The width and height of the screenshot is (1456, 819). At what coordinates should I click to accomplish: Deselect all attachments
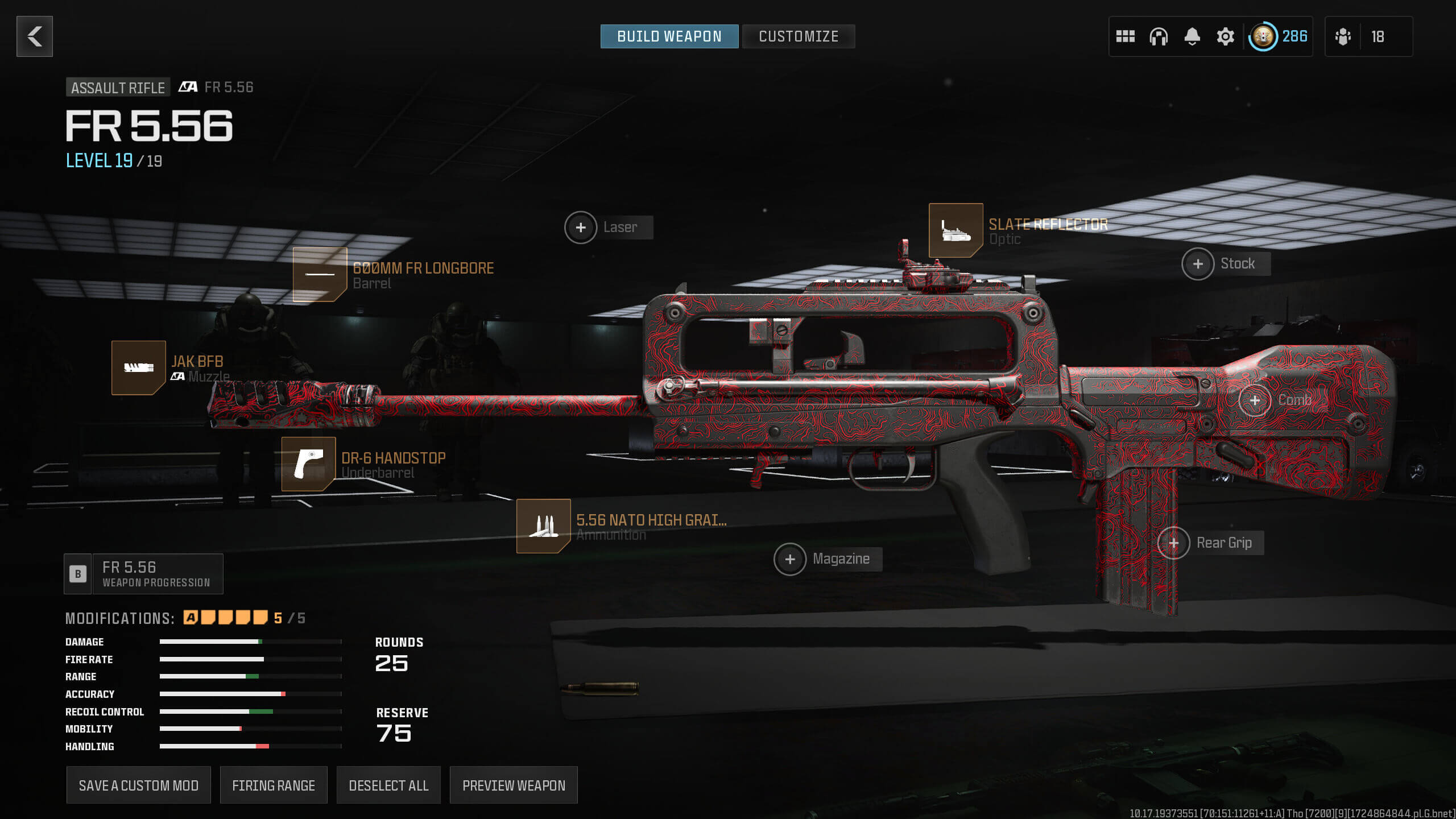point(388,785)
